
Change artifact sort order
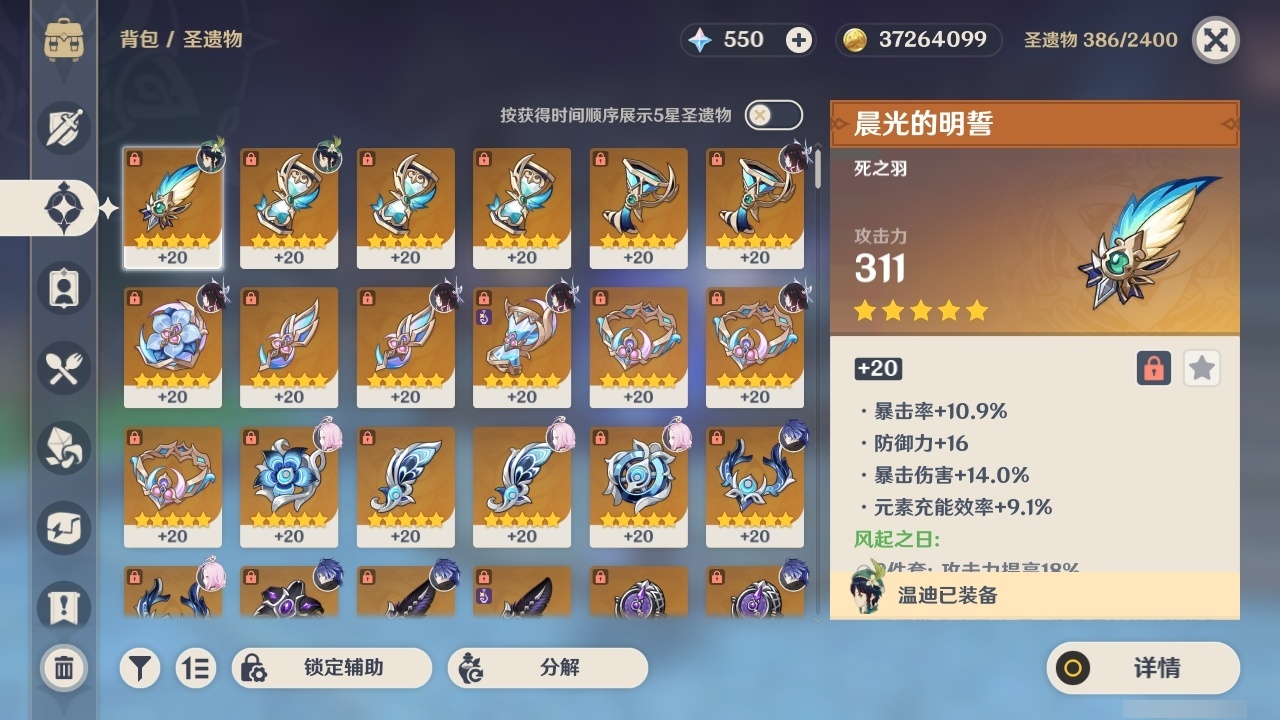click(x=198, y=668)
